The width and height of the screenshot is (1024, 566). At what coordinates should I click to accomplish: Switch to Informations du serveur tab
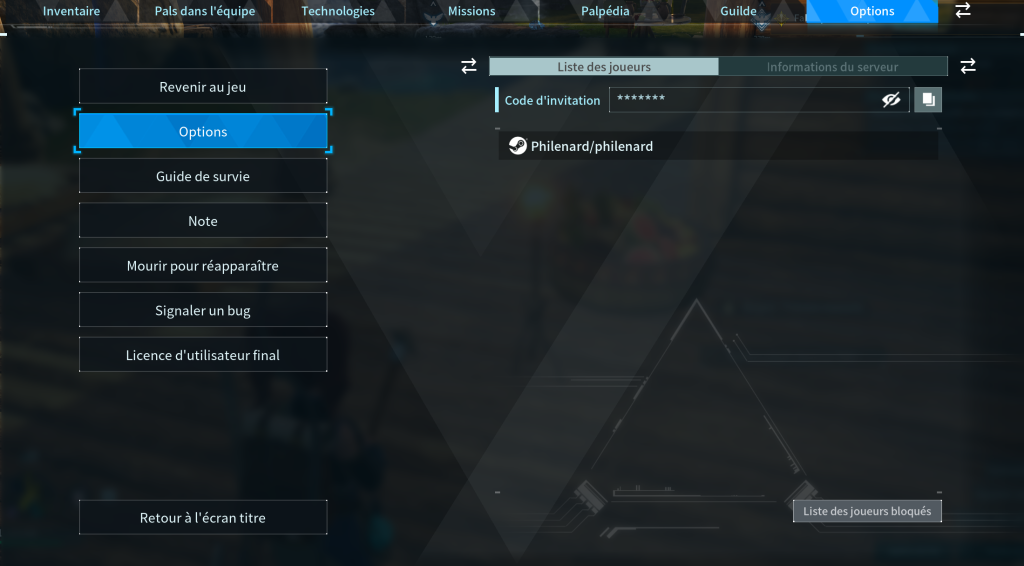click(832, 67)
